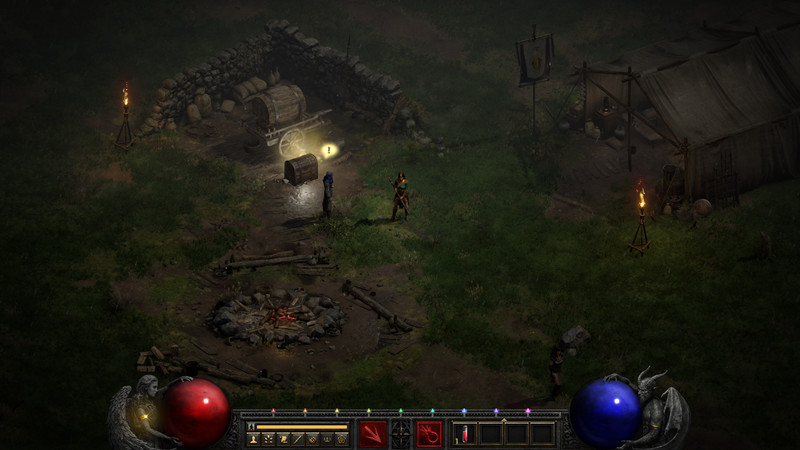Click the ornament button between the skill icons

coord(400,434)
